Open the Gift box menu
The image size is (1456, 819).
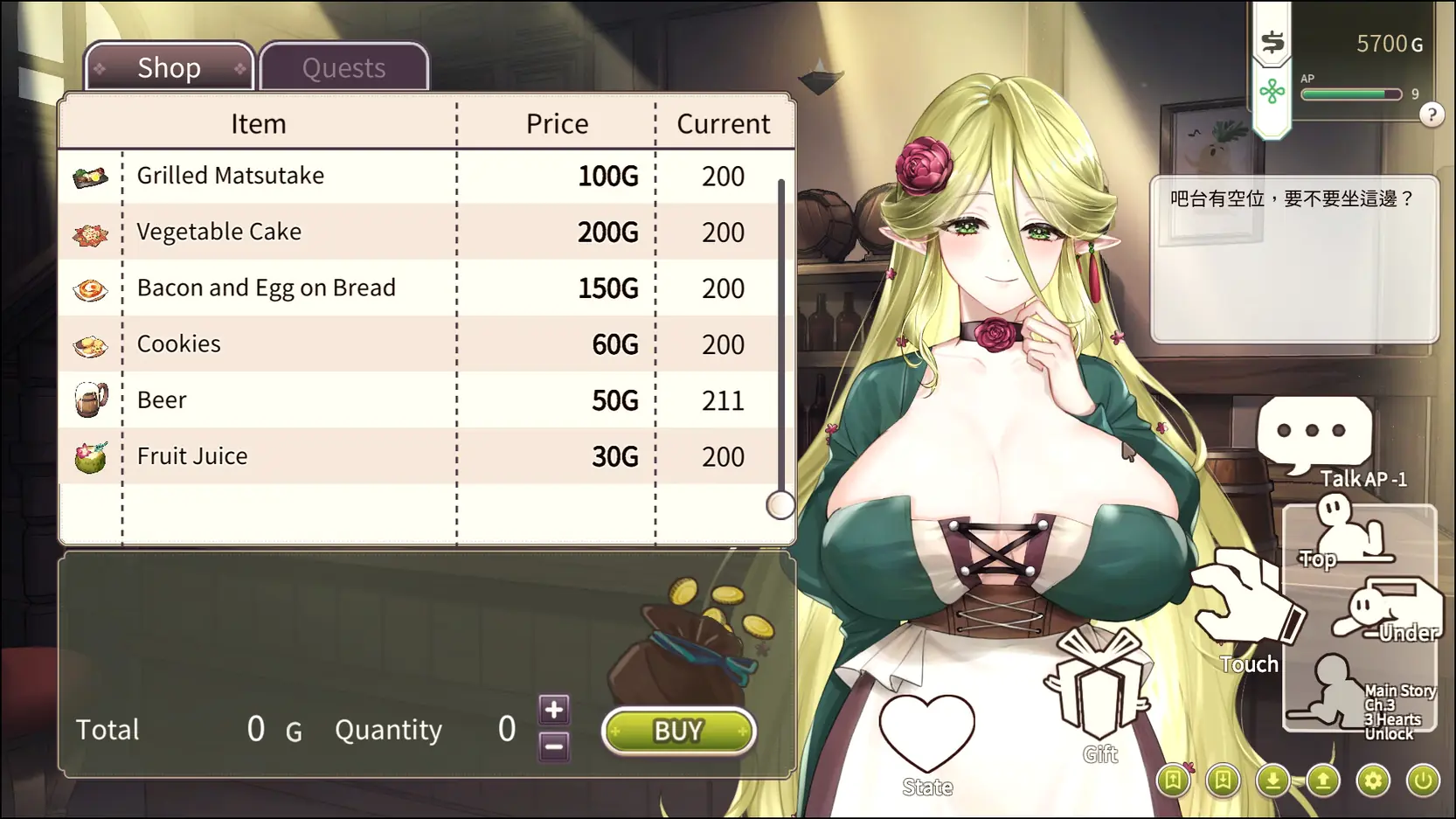(x=1099, y=684)
